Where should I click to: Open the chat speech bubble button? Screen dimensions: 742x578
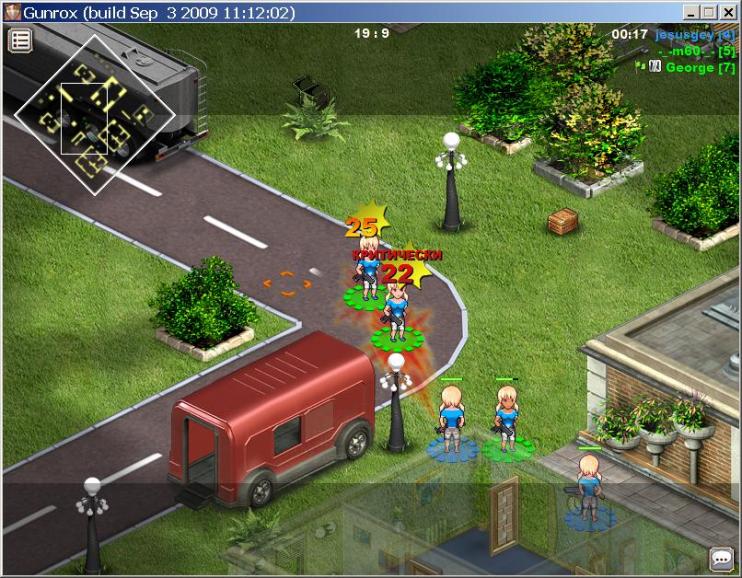pos(721,558)
